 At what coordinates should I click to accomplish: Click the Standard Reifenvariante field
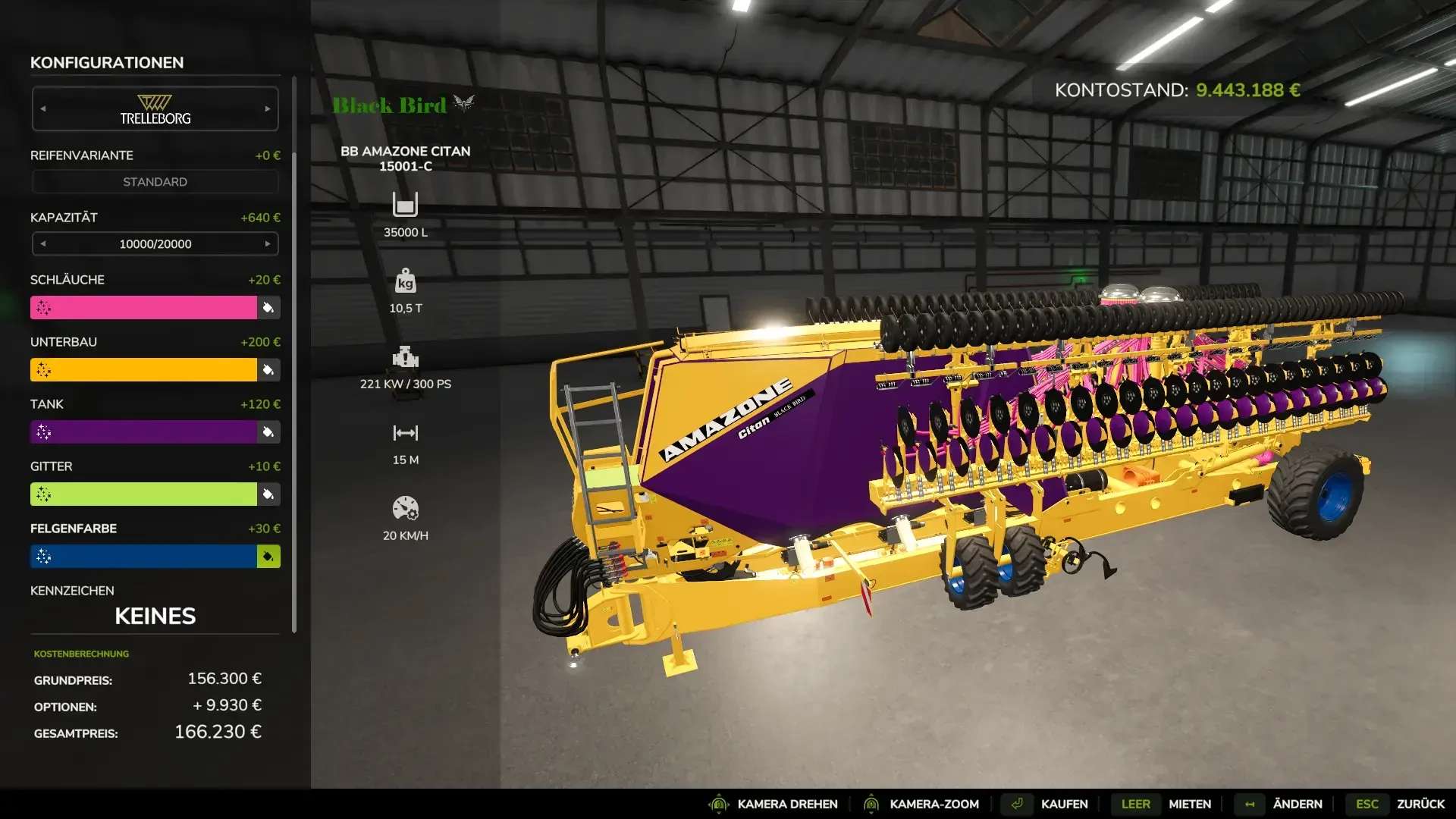coord(155,182)
